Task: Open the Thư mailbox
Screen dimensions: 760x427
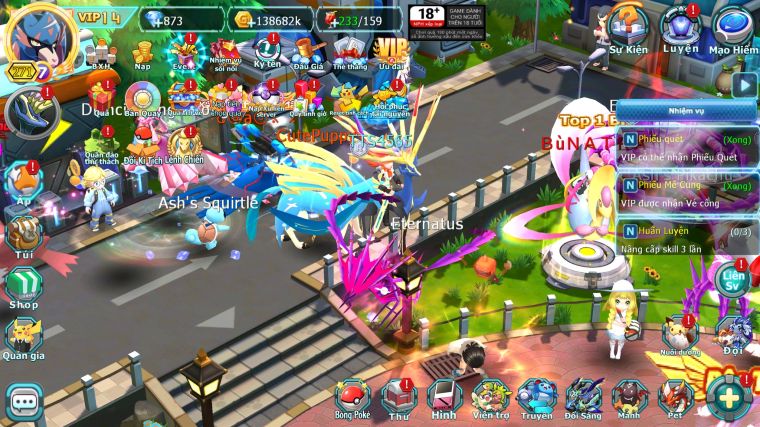Action: coord(399,397)
